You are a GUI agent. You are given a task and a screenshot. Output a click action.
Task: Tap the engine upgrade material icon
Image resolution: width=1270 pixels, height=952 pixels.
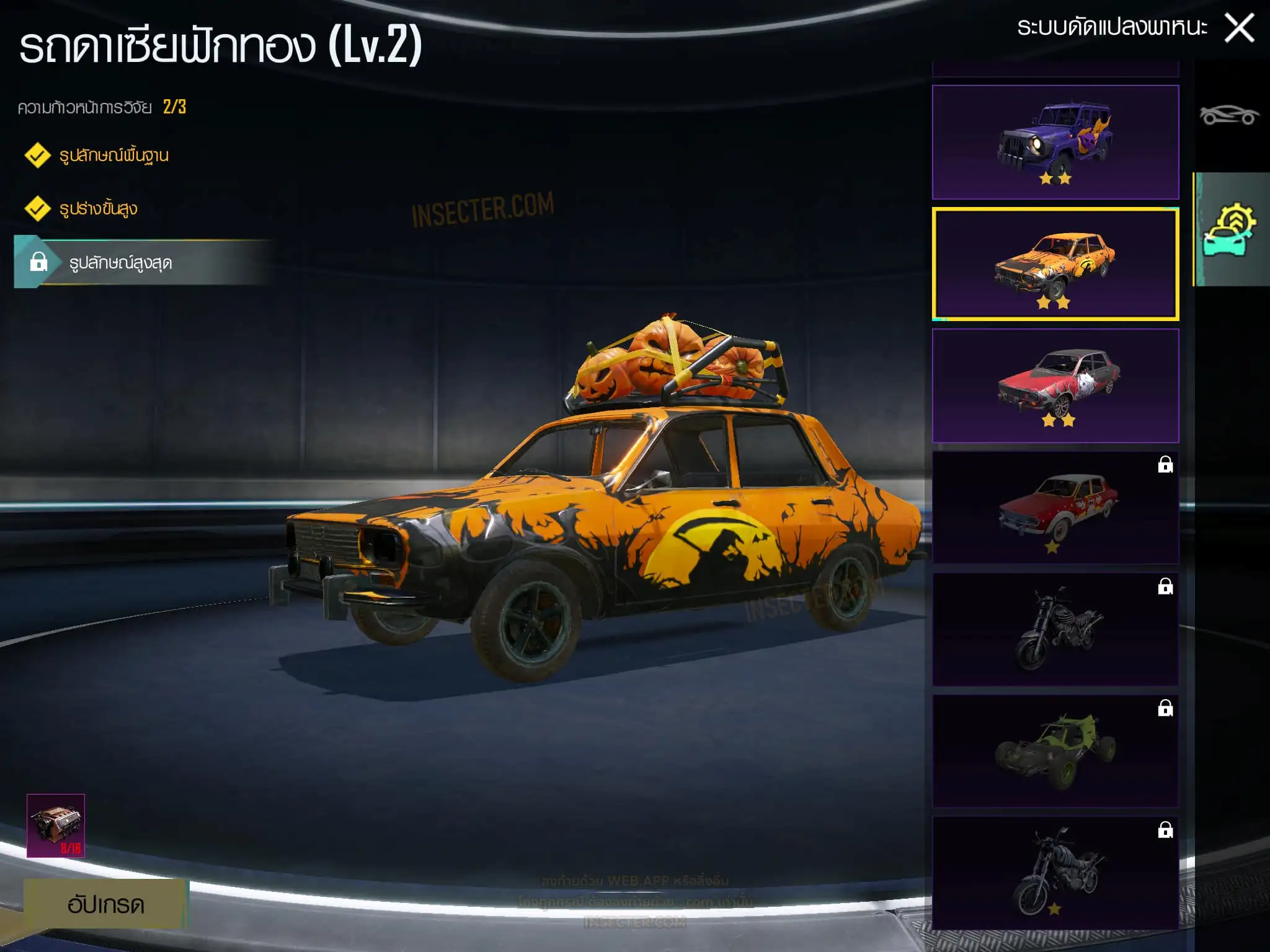[56, 826]
